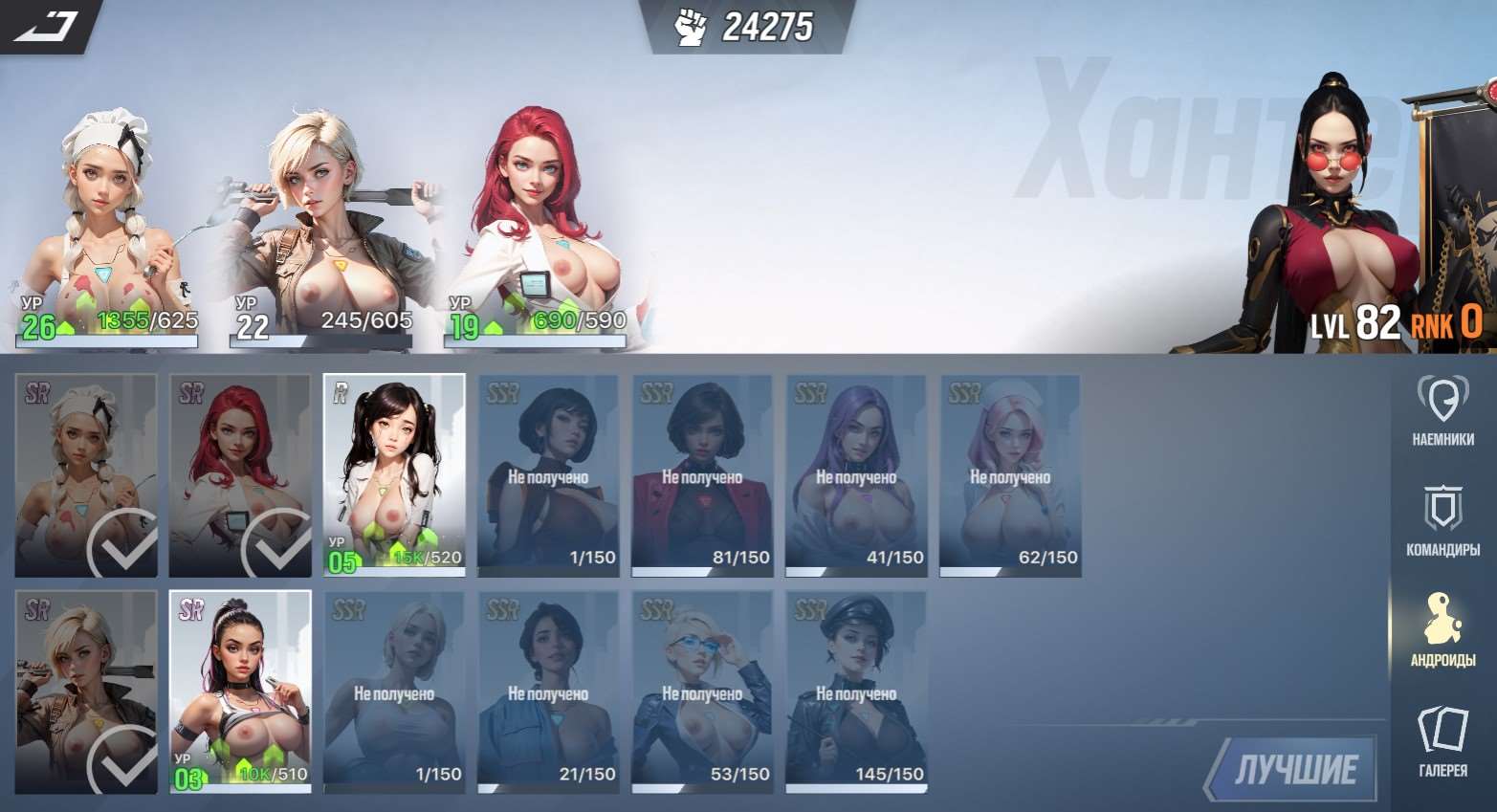
Task: Choose the SR android card at level 03
Action: pyautogui.click(x=240, y=691)
